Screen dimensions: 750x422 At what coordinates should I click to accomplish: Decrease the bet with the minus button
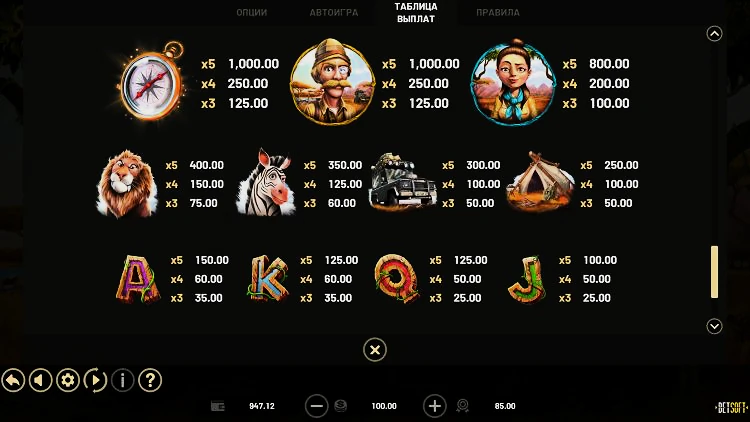[317, 406]
